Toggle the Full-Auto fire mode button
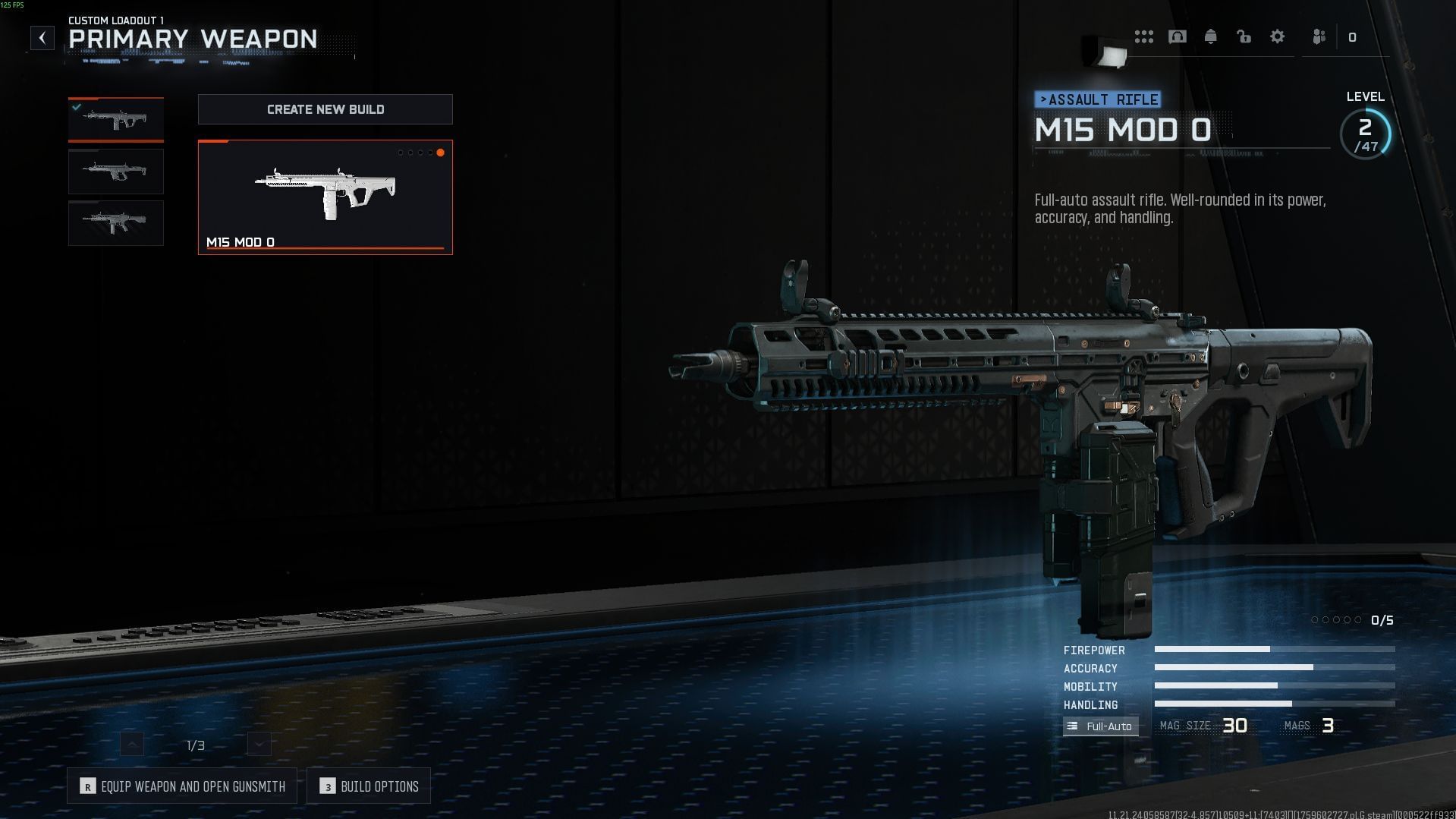 click(x=1100, y=726)
